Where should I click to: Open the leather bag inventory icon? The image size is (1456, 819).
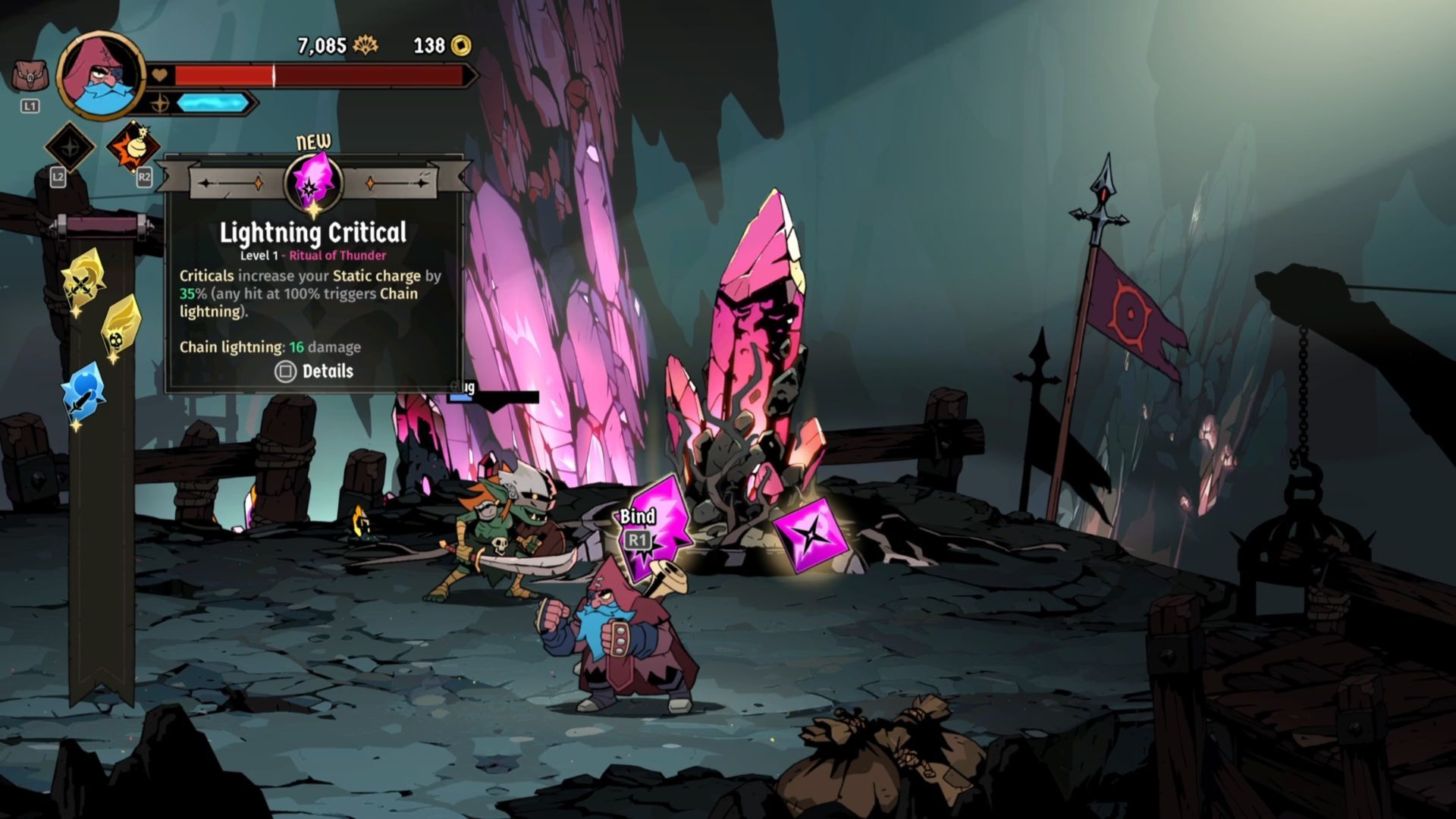[x=30, y=77]
